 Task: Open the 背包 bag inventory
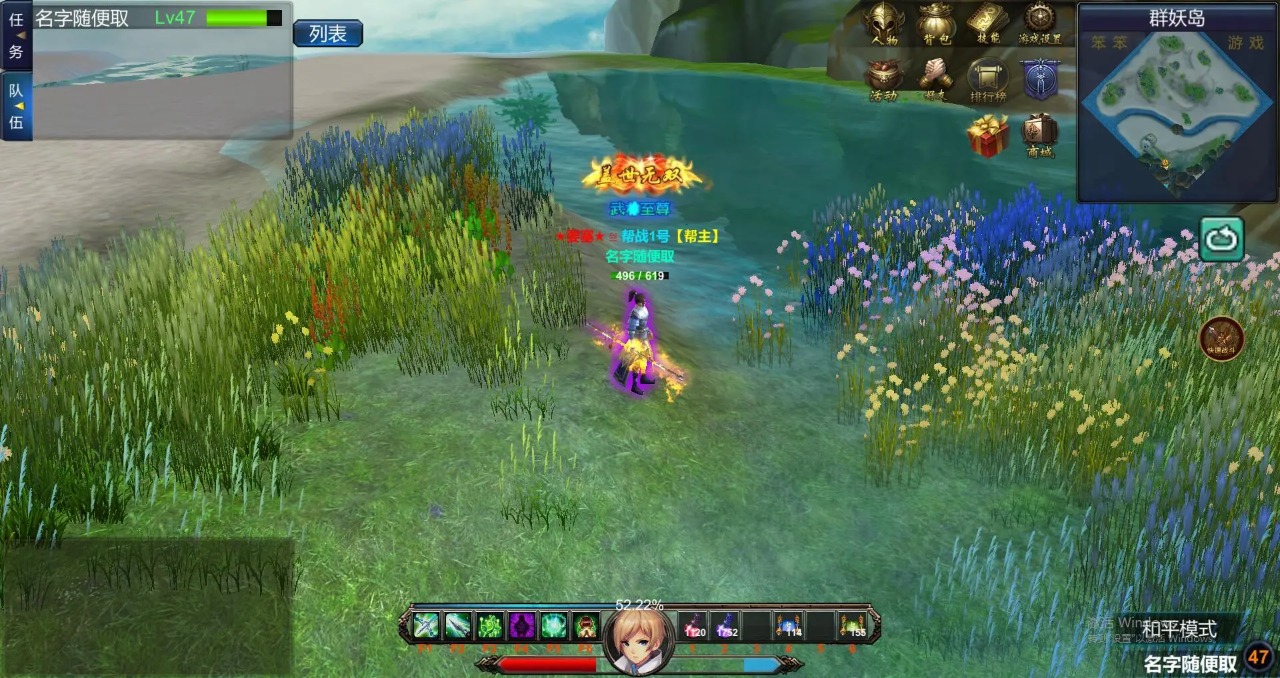[x=936, y=22]
